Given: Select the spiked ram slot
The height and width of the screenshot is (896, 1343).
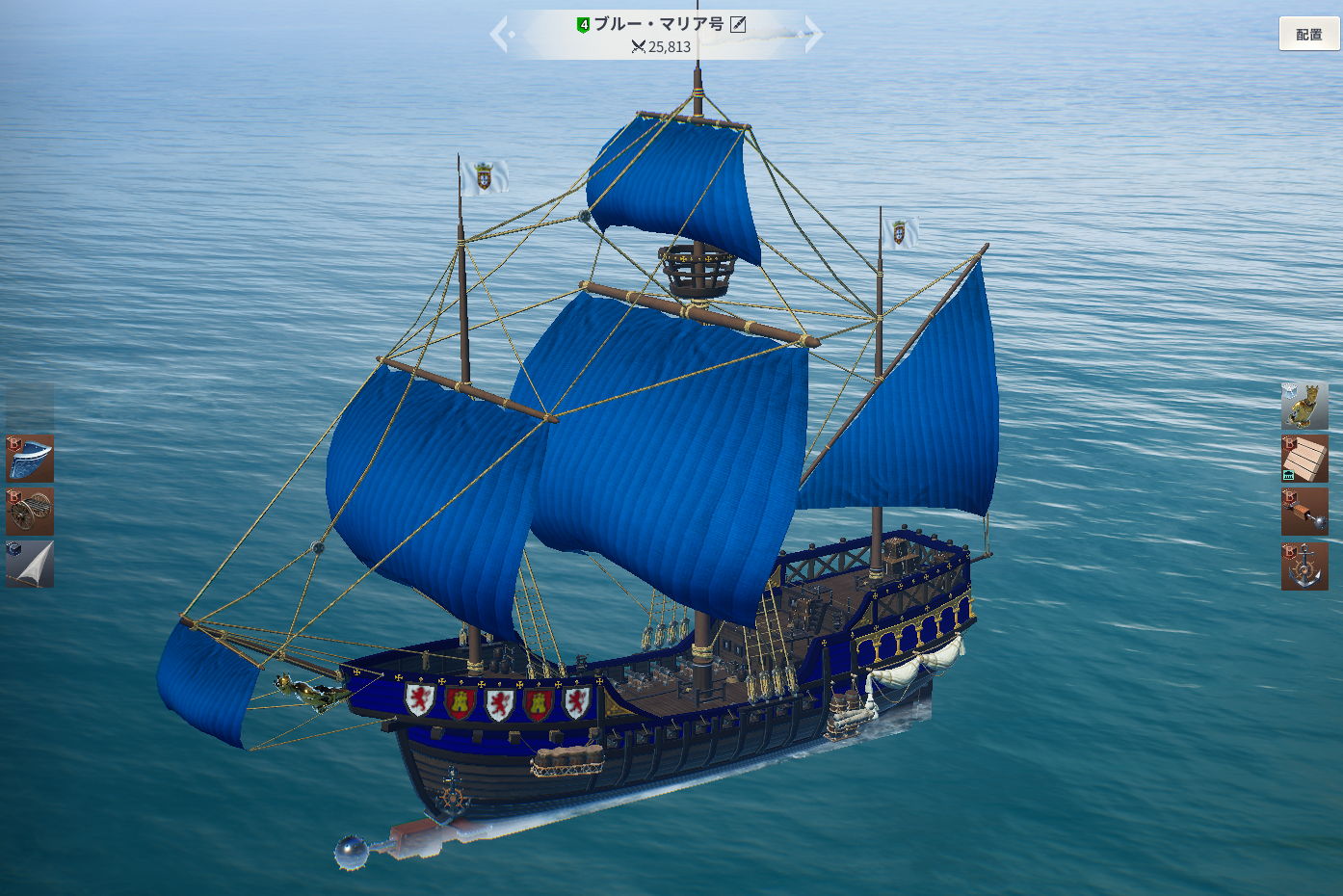Looking at the screenshot, I should 1304,512.
